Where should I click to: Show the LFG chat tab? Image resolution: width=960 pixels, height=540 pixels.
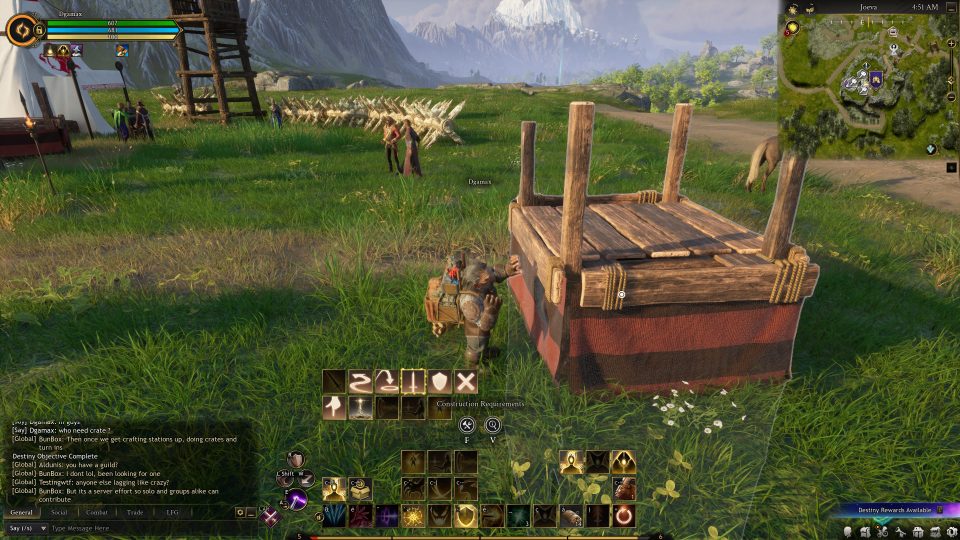[172, 512]
